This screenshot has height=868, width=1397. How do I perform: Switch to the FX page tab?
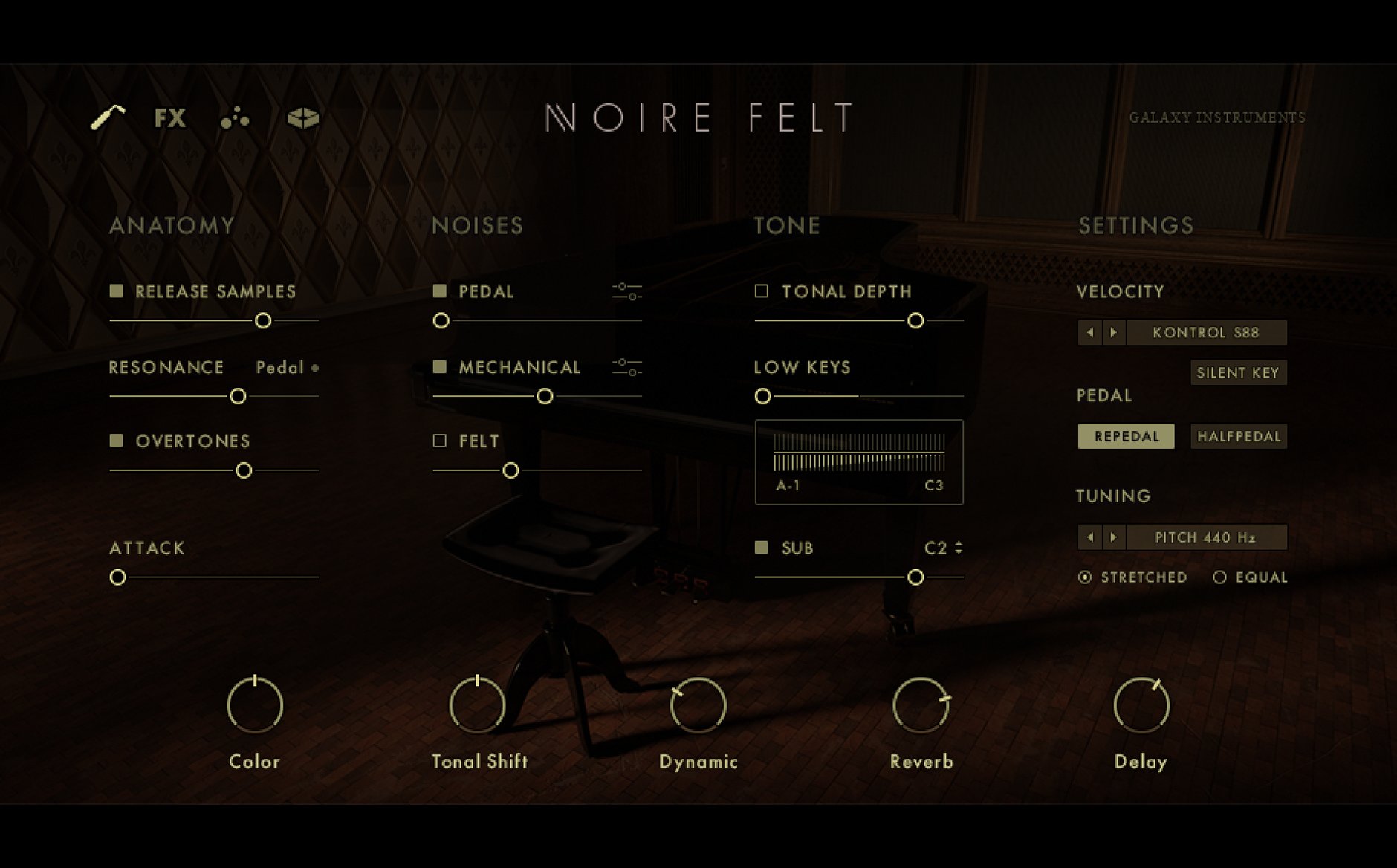(x=169, y=118)
